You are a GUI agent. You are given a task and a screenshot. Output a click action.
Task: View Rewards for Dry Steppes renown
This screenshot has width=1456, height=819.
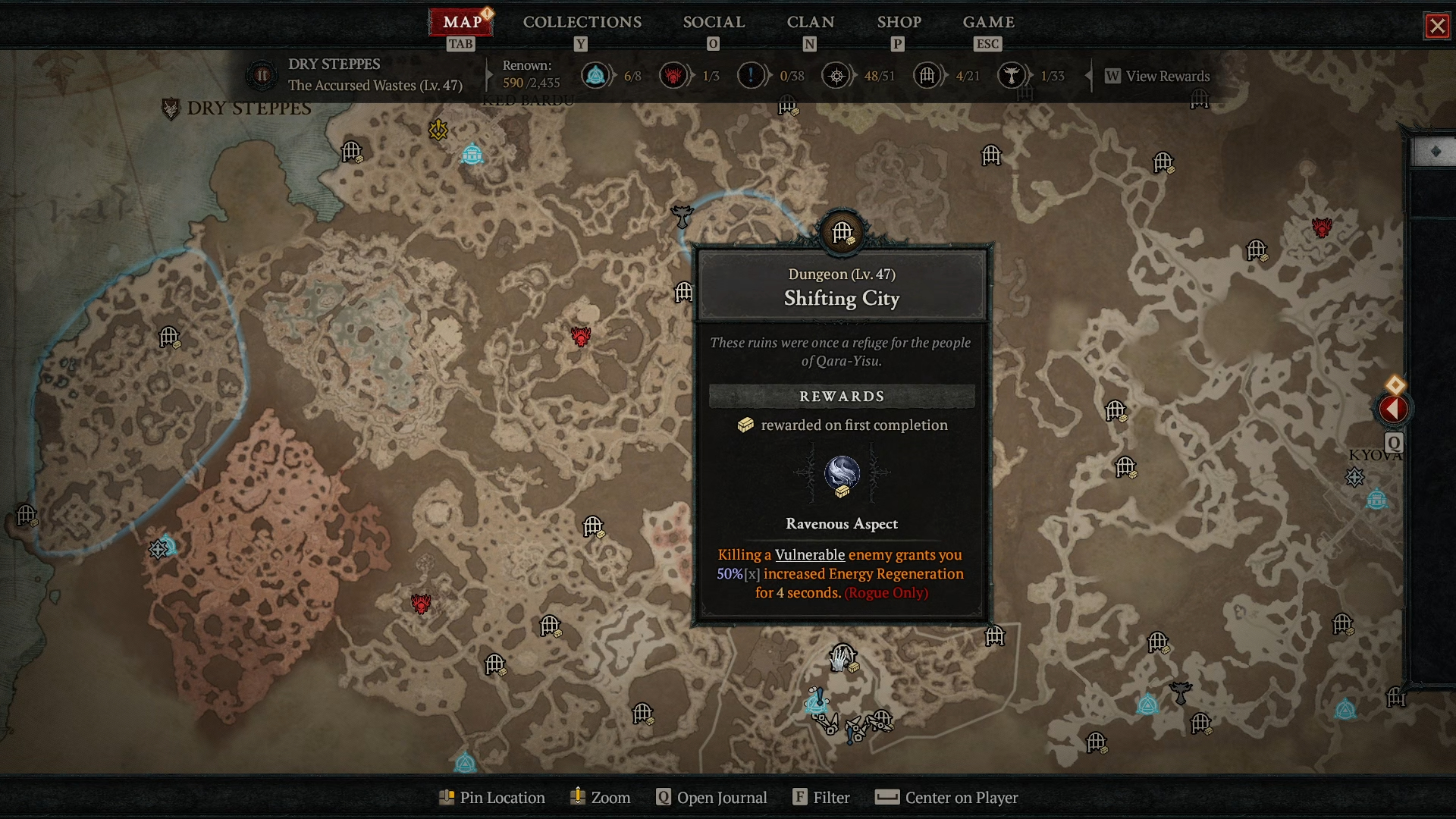tap(1158, 76)
